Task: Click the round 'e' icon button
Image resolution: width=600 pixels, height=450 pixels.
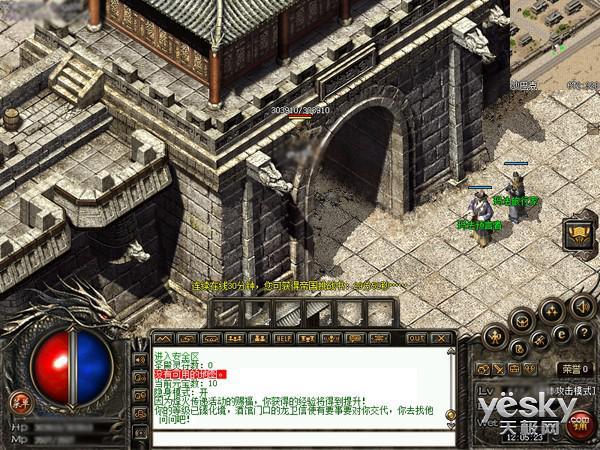Action: (x=561, y=333)
